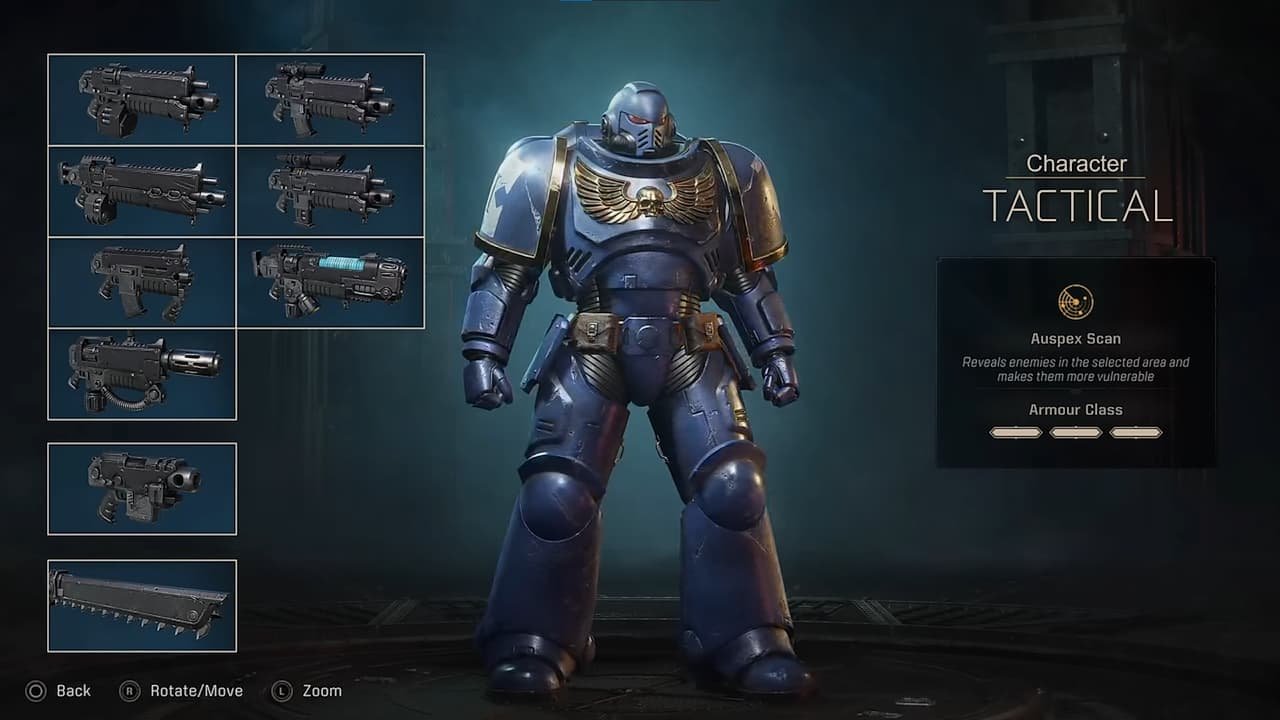
Task: Equip the glowing Plasma Incinerator
Action: (x=331, y=283)
